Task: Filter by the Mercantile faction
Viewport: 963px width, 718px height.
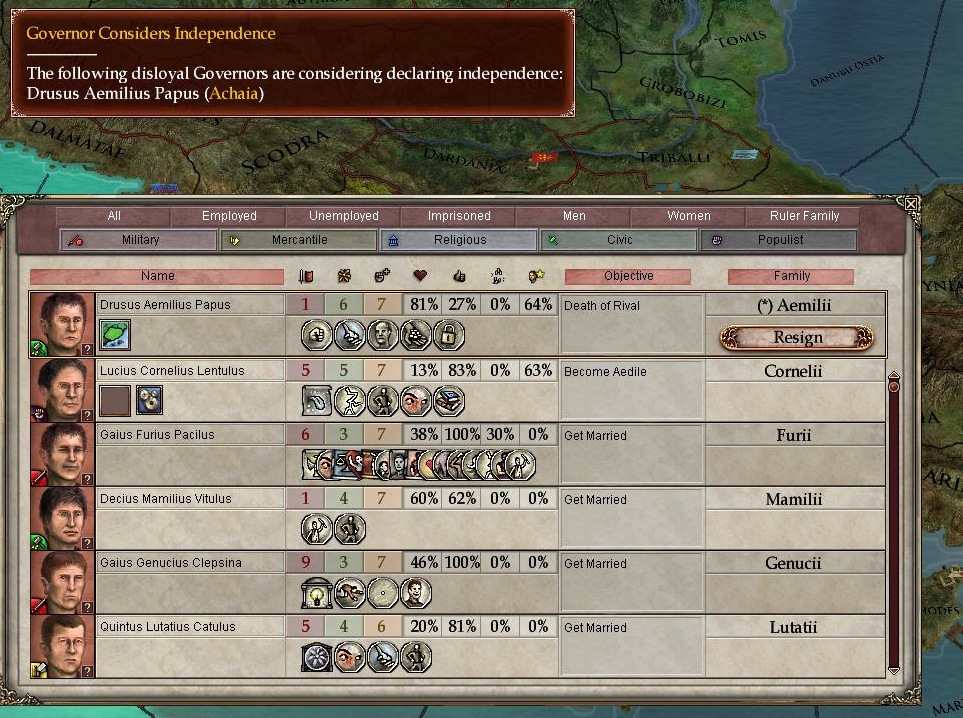Action: point(299,240)
